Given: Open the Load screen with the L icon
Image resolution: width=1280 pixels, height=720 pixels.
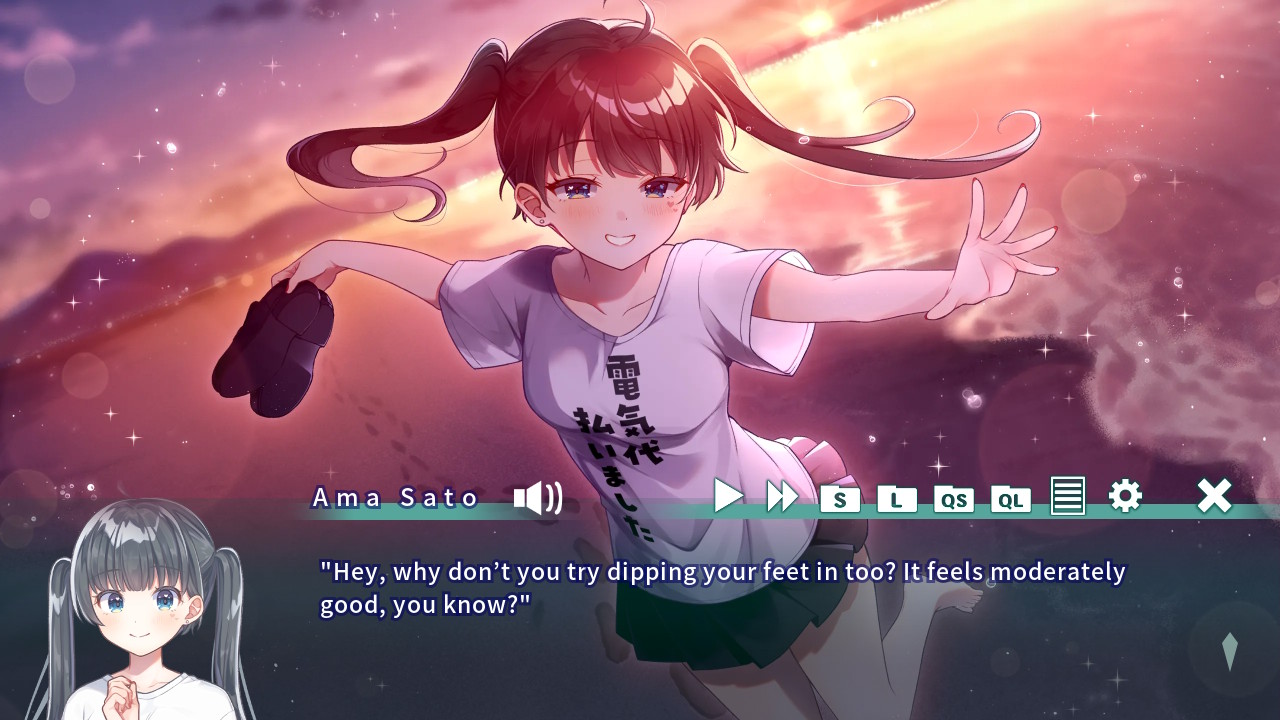Looking at the screenshot, I should 897,499.
